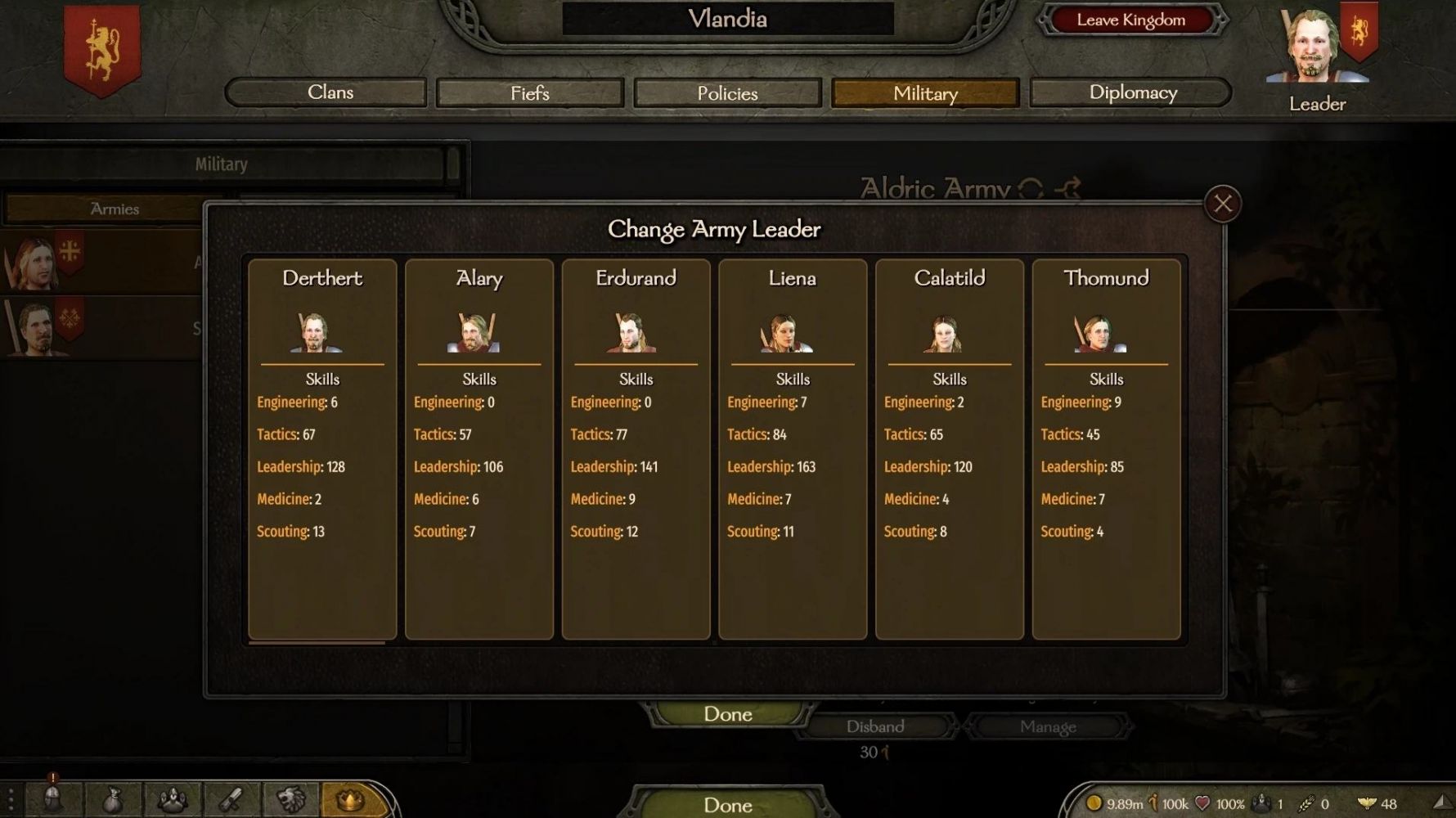
Task: Choose Alary's leader card
Action: click(x=479, y=448)
